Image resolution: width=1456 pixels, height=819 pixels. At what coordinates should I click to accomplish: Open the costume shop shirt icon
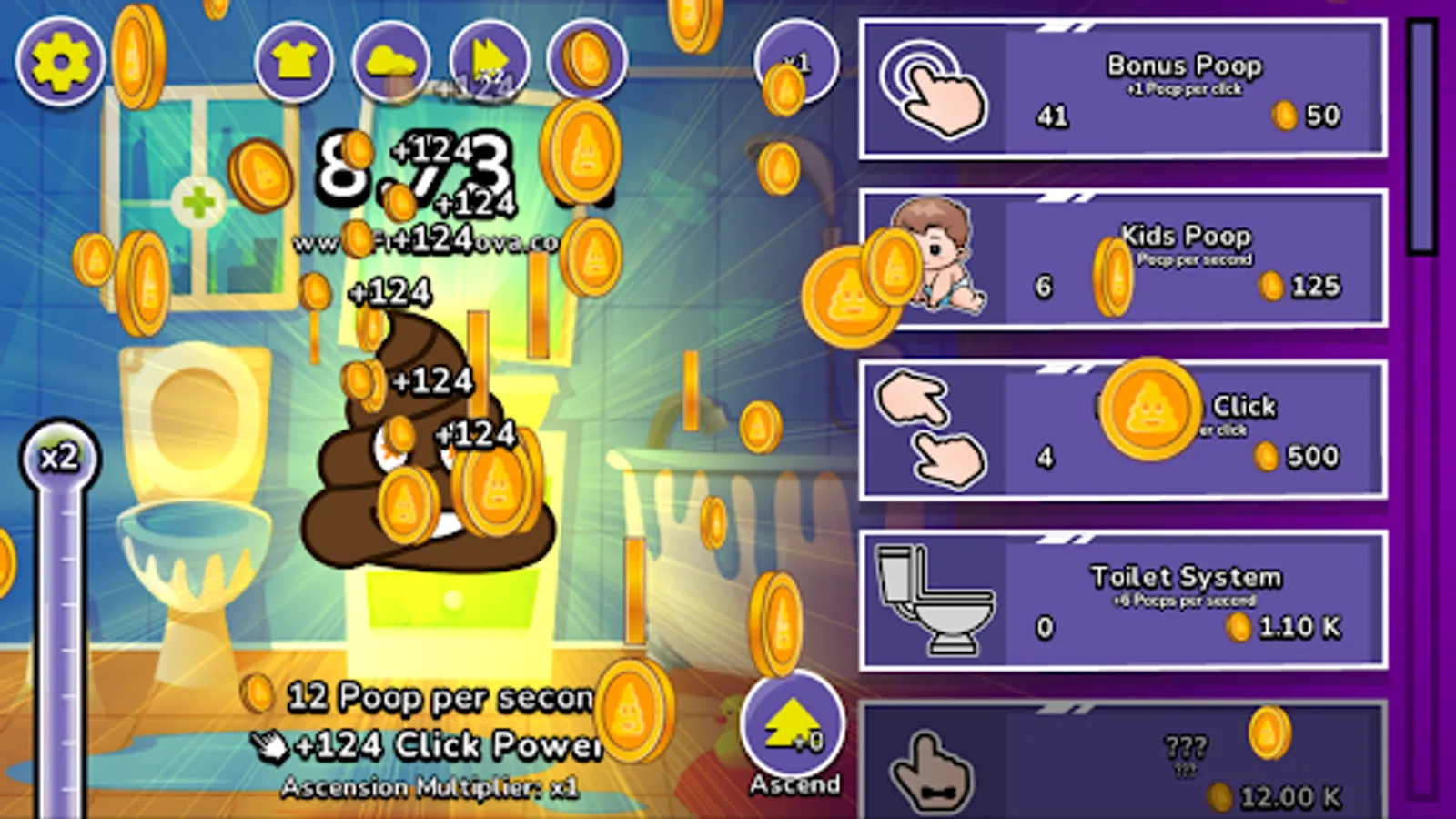coord(293,61)
